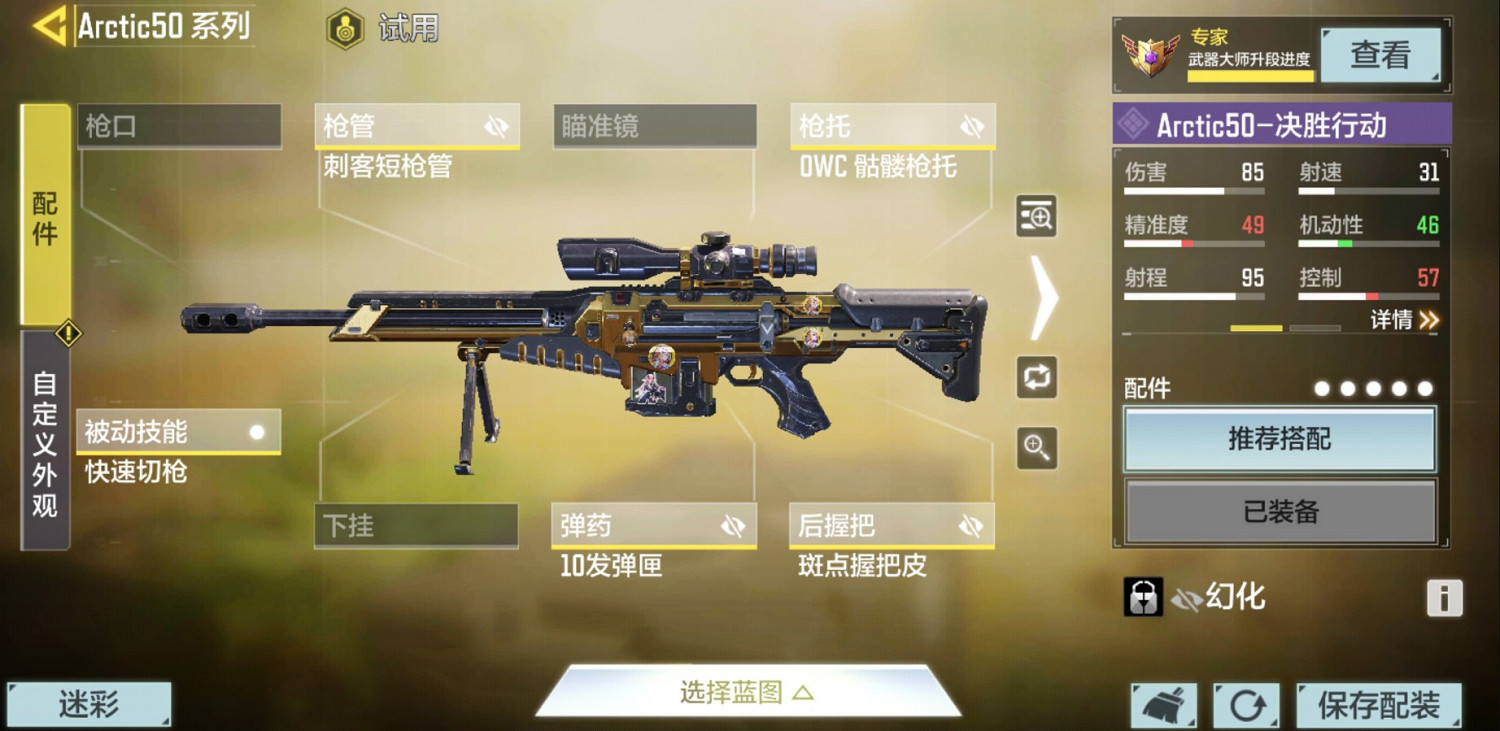1500x731 pixels.
Task: Click the reset loadout circular arrow icon
Action: click(x=1246, y=703)
